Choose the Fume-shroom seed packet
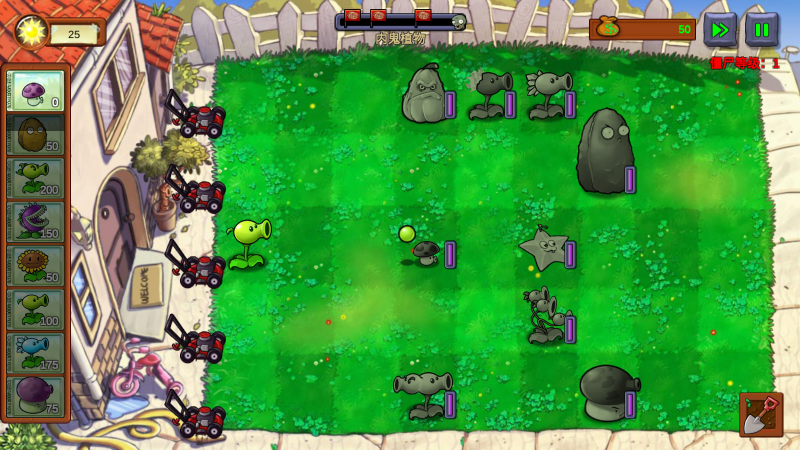The width and height of the screenshot is (800, 450). coord(36,396)
